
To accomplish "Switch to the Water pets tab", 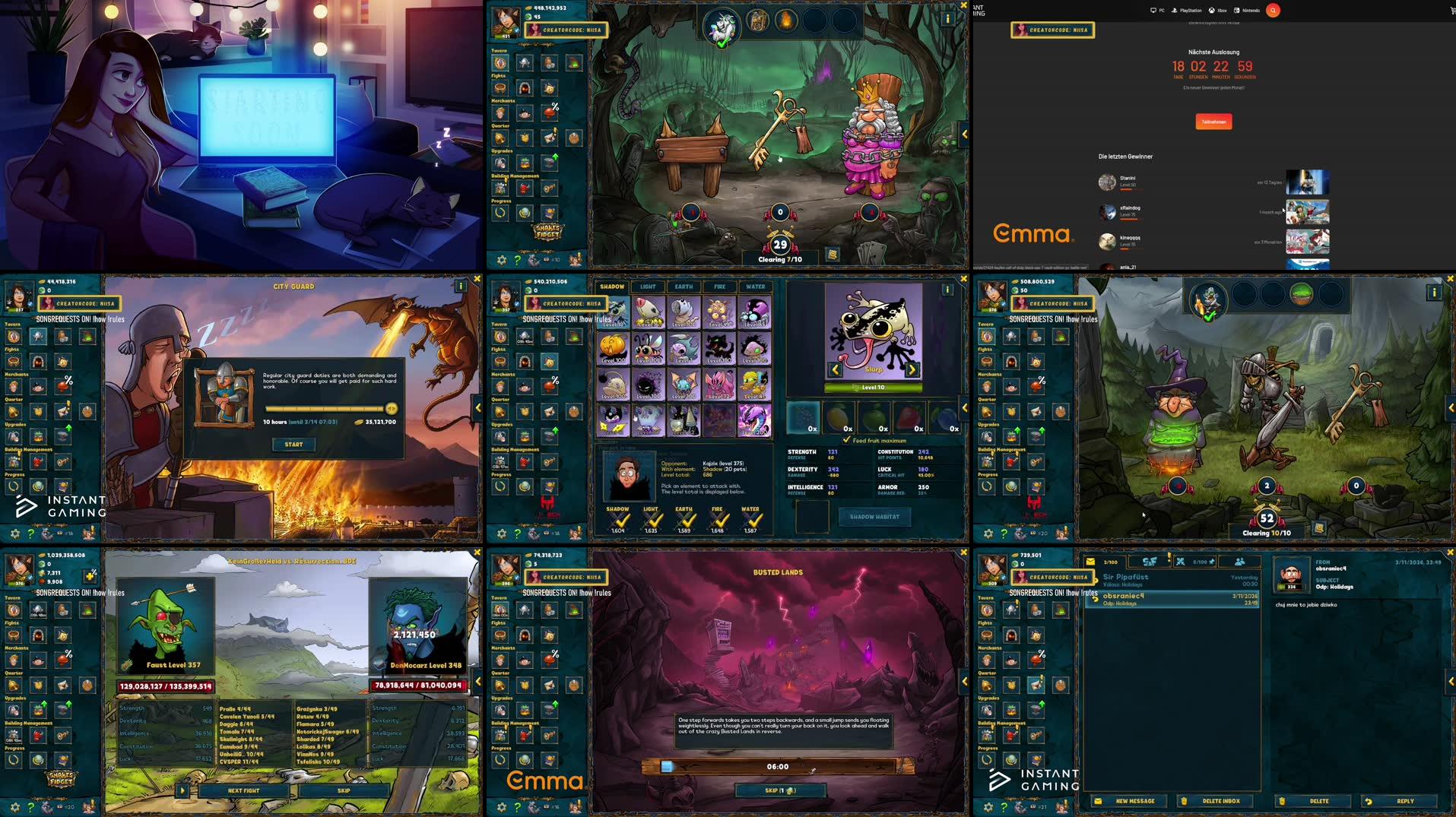I will point(755,287).
